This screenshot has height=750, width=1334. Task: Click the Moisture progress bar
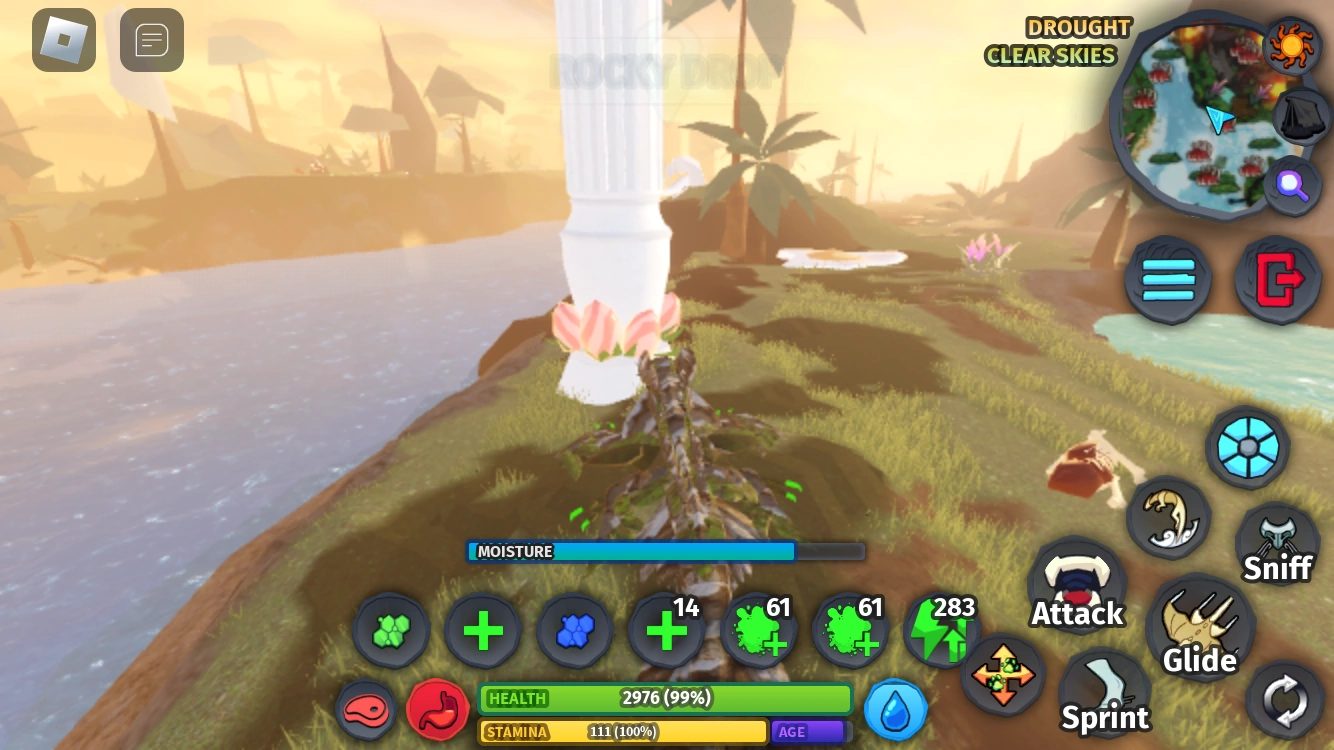click(x=665, y=551)
